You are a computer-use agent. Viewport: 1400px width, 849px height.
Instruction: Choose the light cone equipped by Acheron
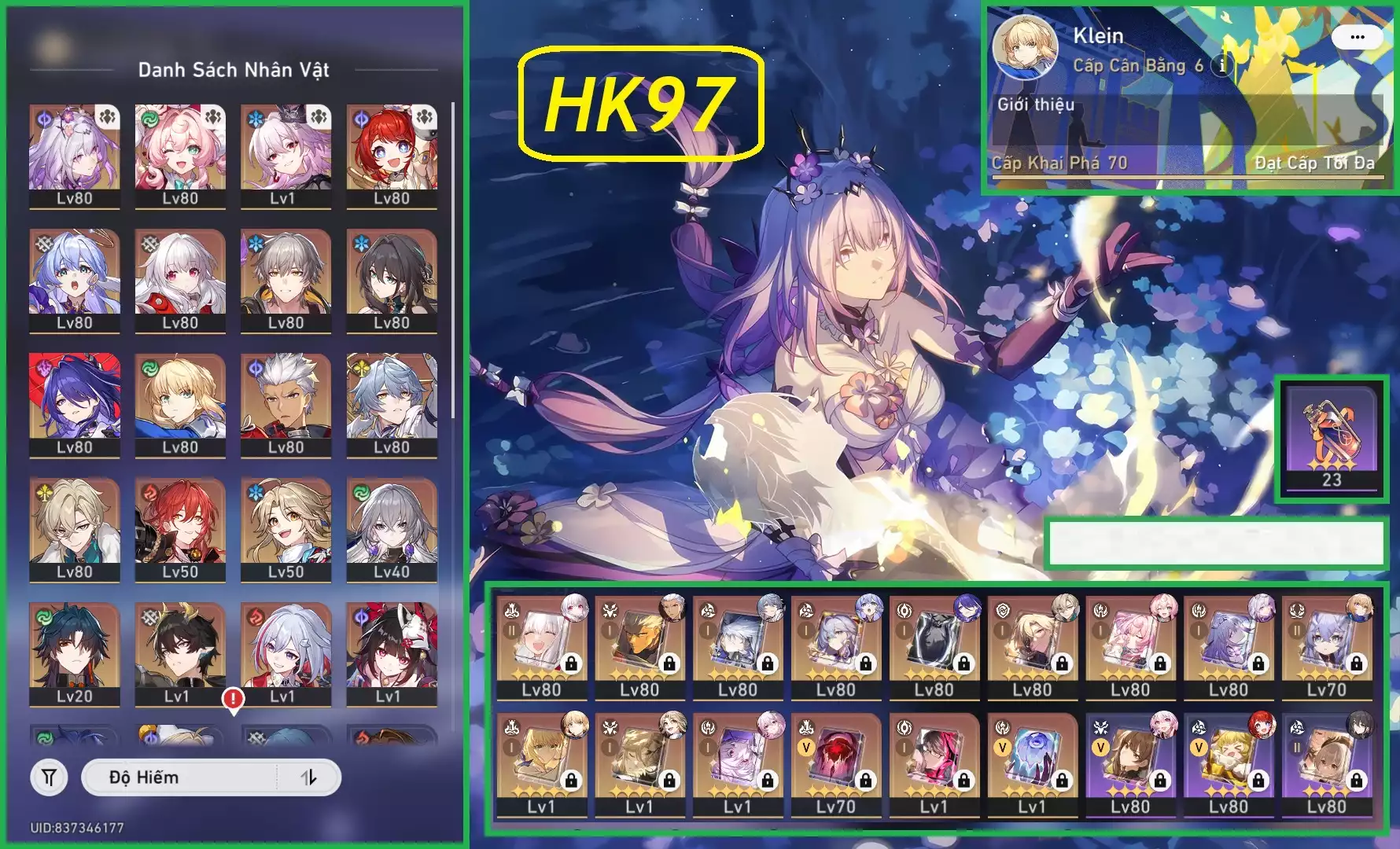[934, 646]
